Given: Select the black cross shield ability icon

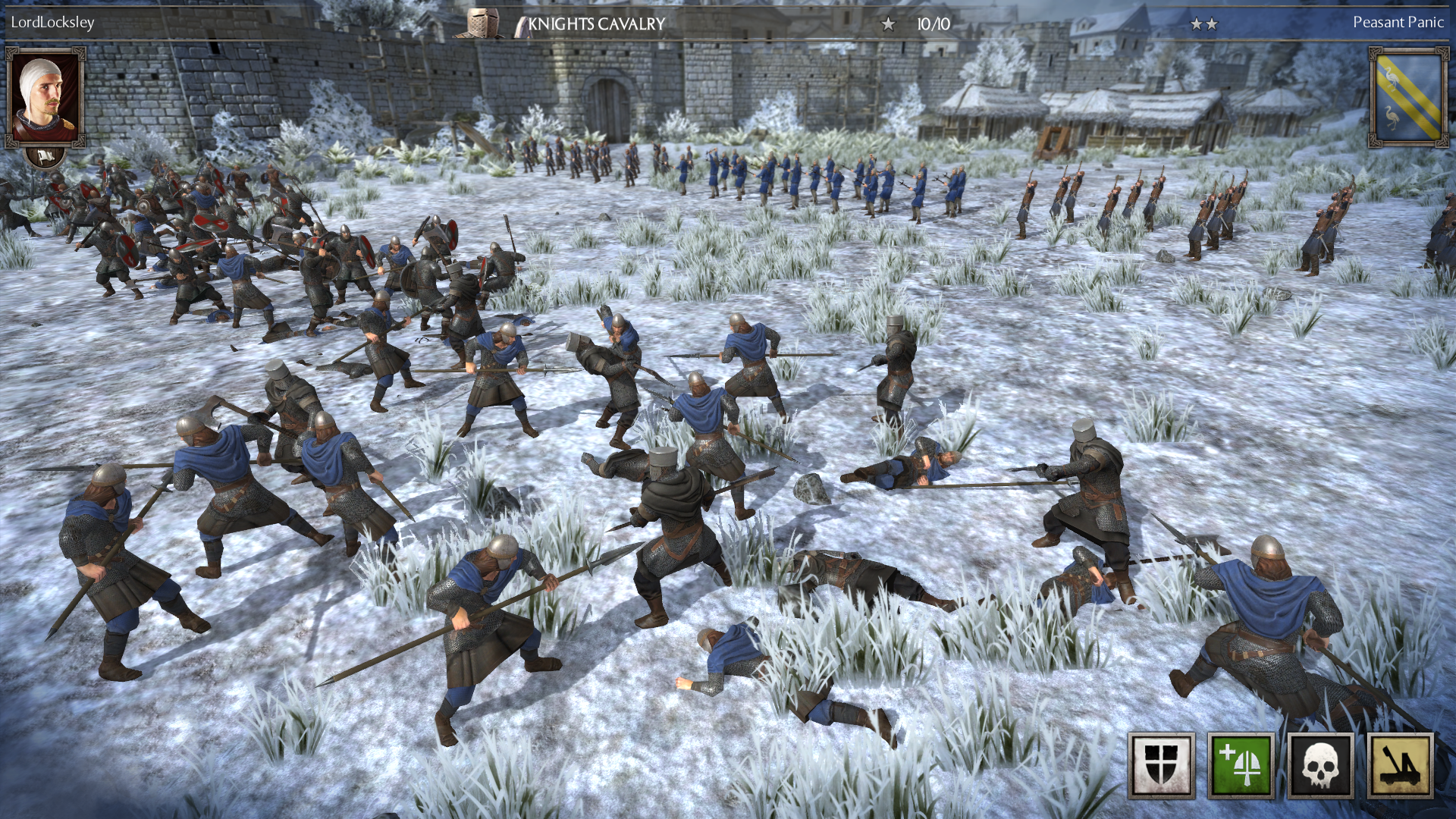Looking at the screenshot, I should coord(1161,765).
